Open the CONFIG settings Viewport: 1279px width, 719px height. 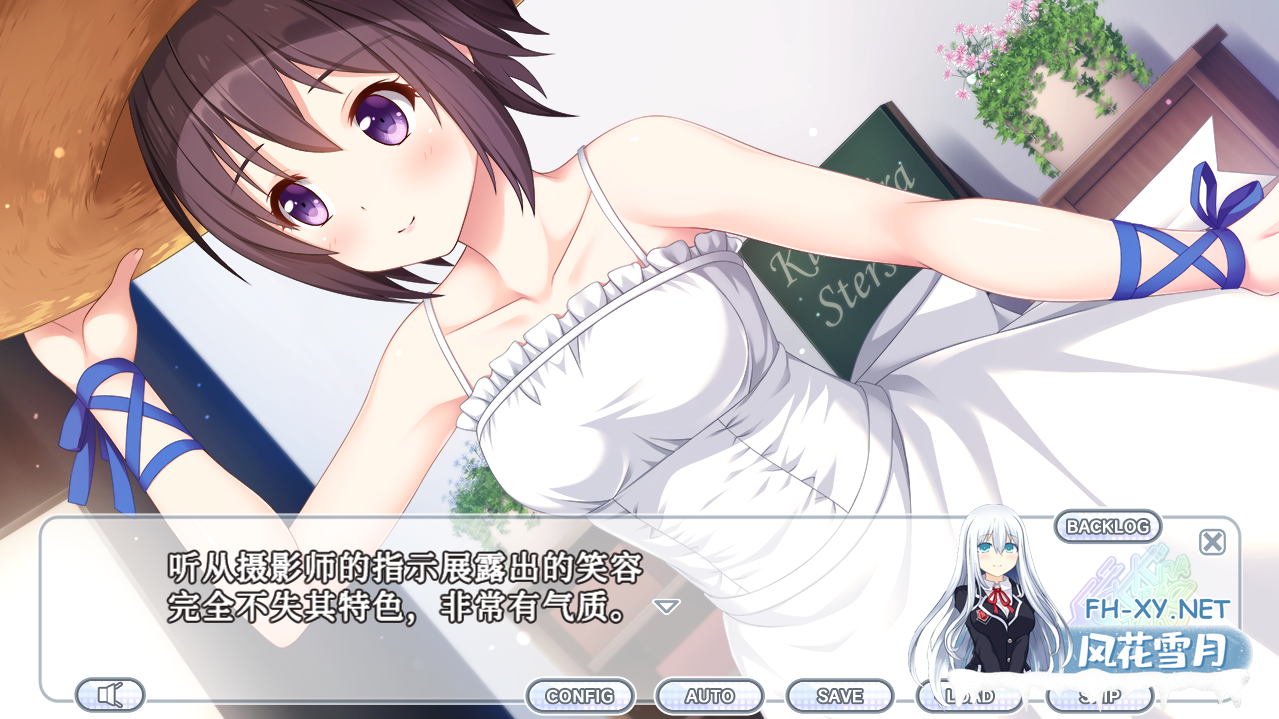tap(580, 696)
